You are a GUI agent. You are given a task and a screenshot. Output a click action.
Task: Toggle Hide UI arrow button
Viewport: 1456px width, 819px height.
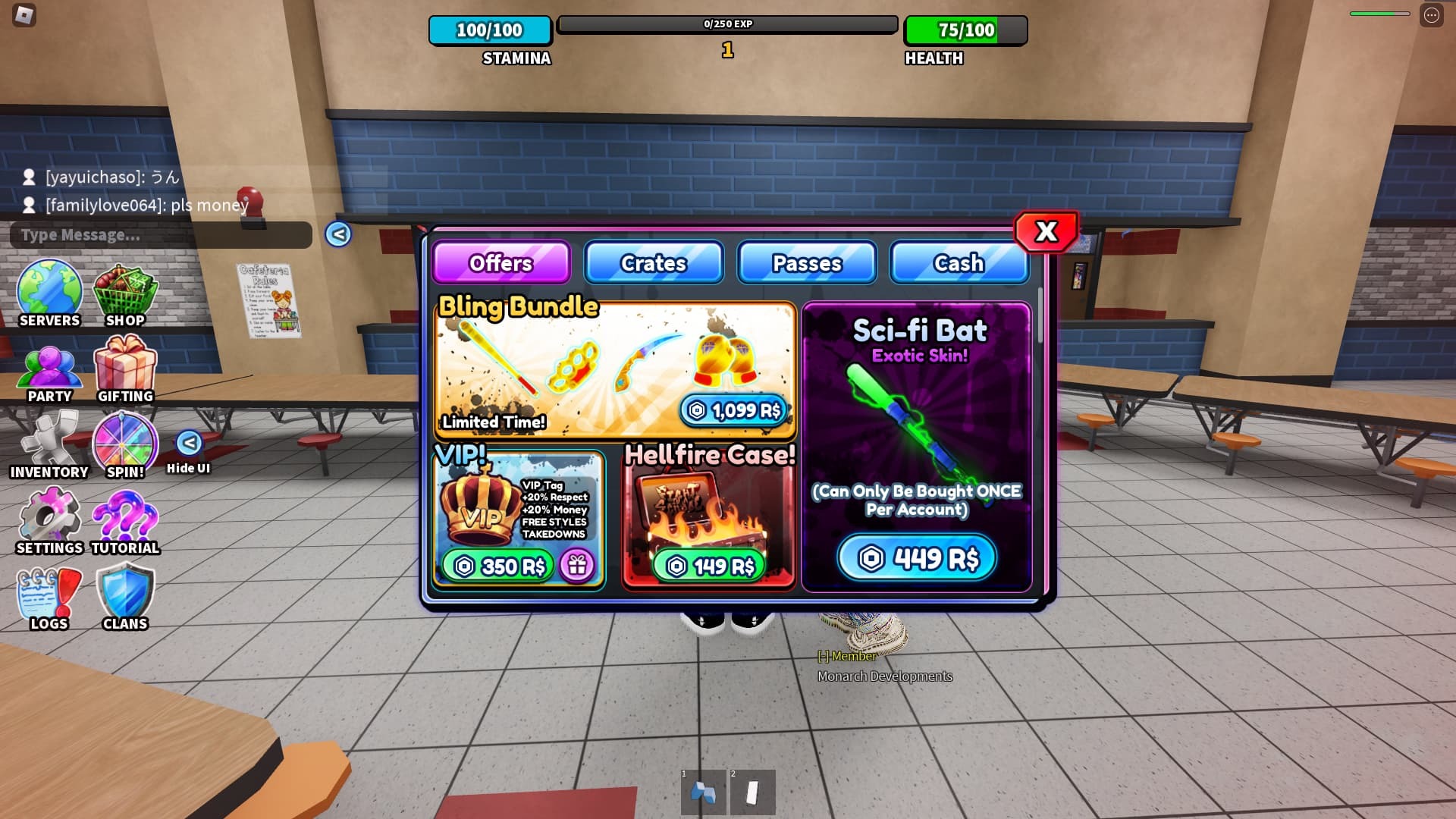pyautogui.click(x=189, y=443)
